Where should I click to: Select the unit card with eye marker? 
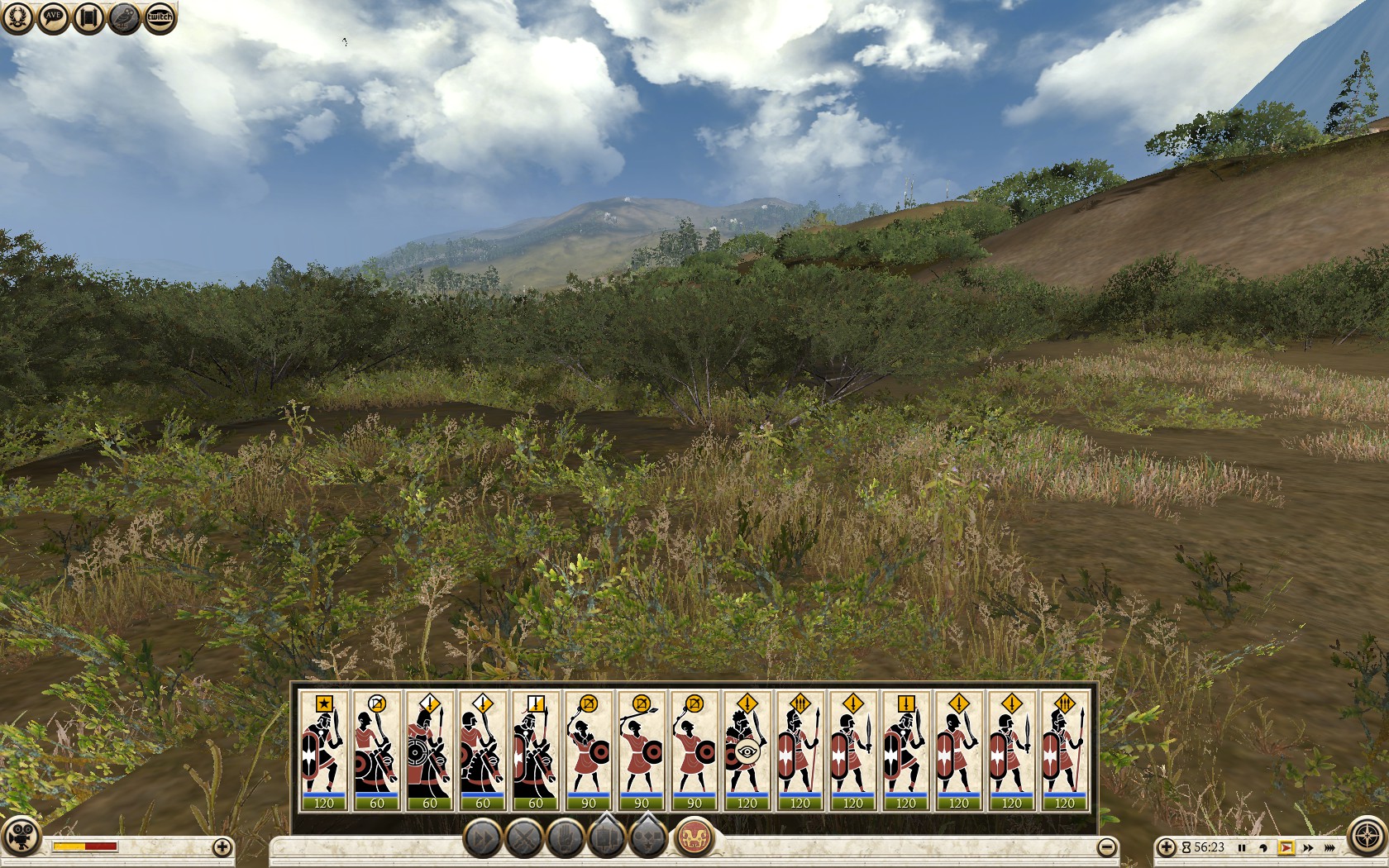pyautogui.click(x=747, y=751)
